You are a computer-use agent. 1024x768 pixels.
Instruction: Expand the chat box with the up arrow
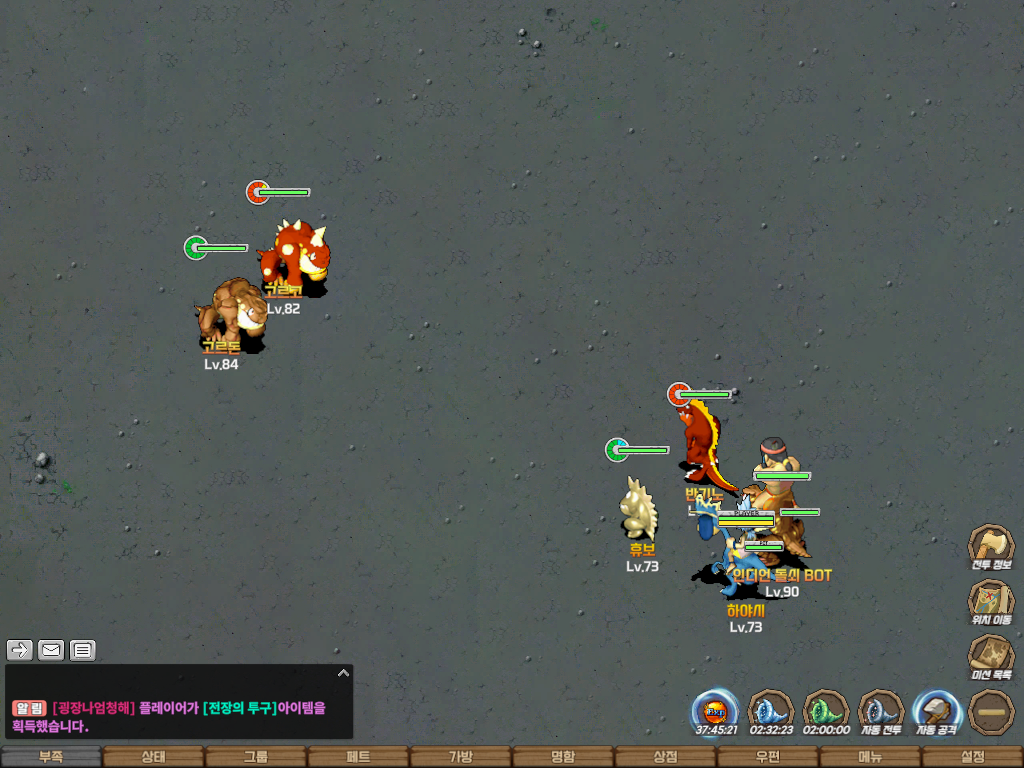[x=343, y=673]
